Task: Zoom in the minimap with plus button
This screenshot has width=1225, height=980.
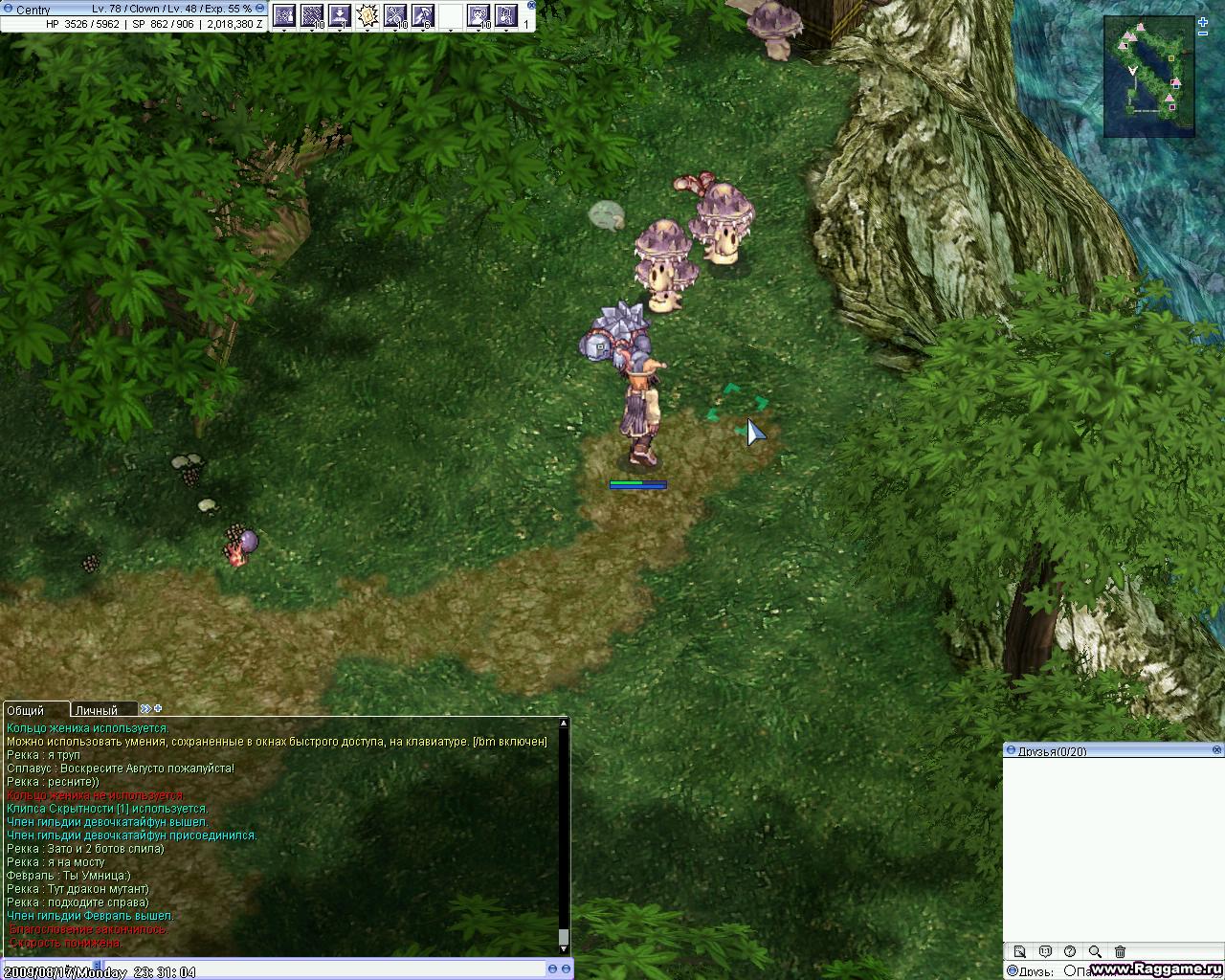Action: tap(1203, 23)
